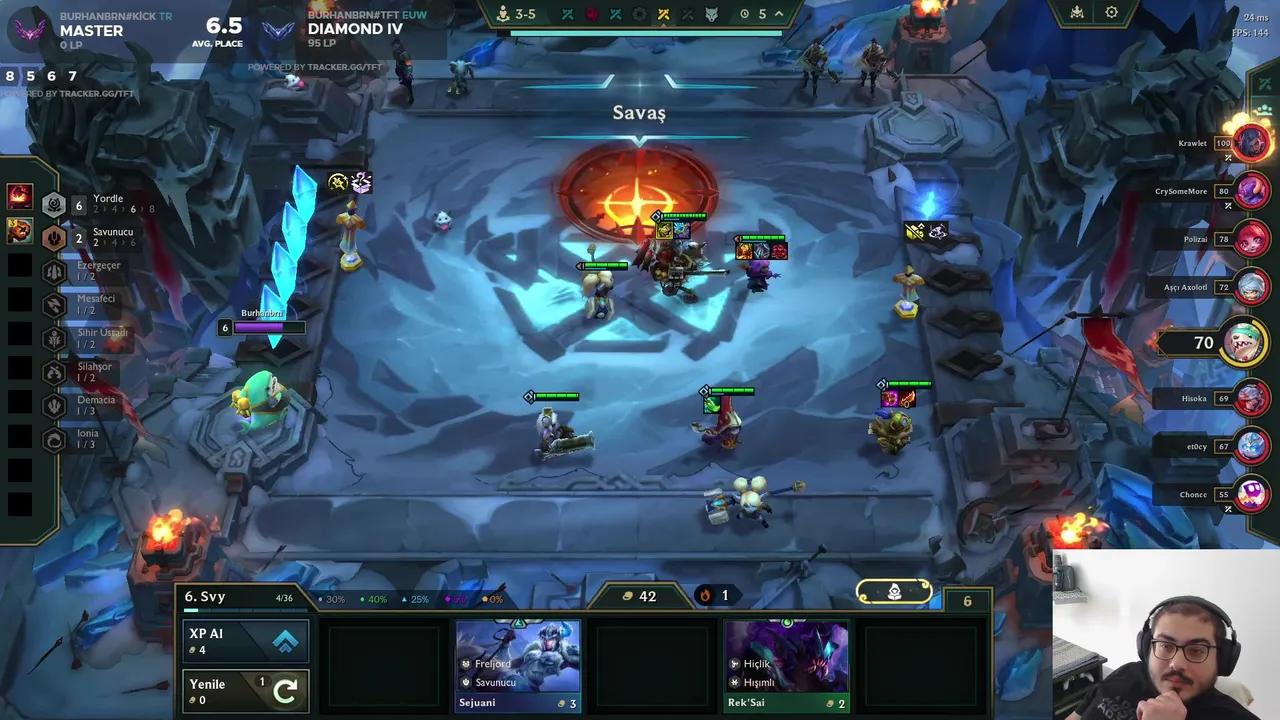Click the upgrade arrow on XP Al
1280x720 pixels.
tap(286, 640)
